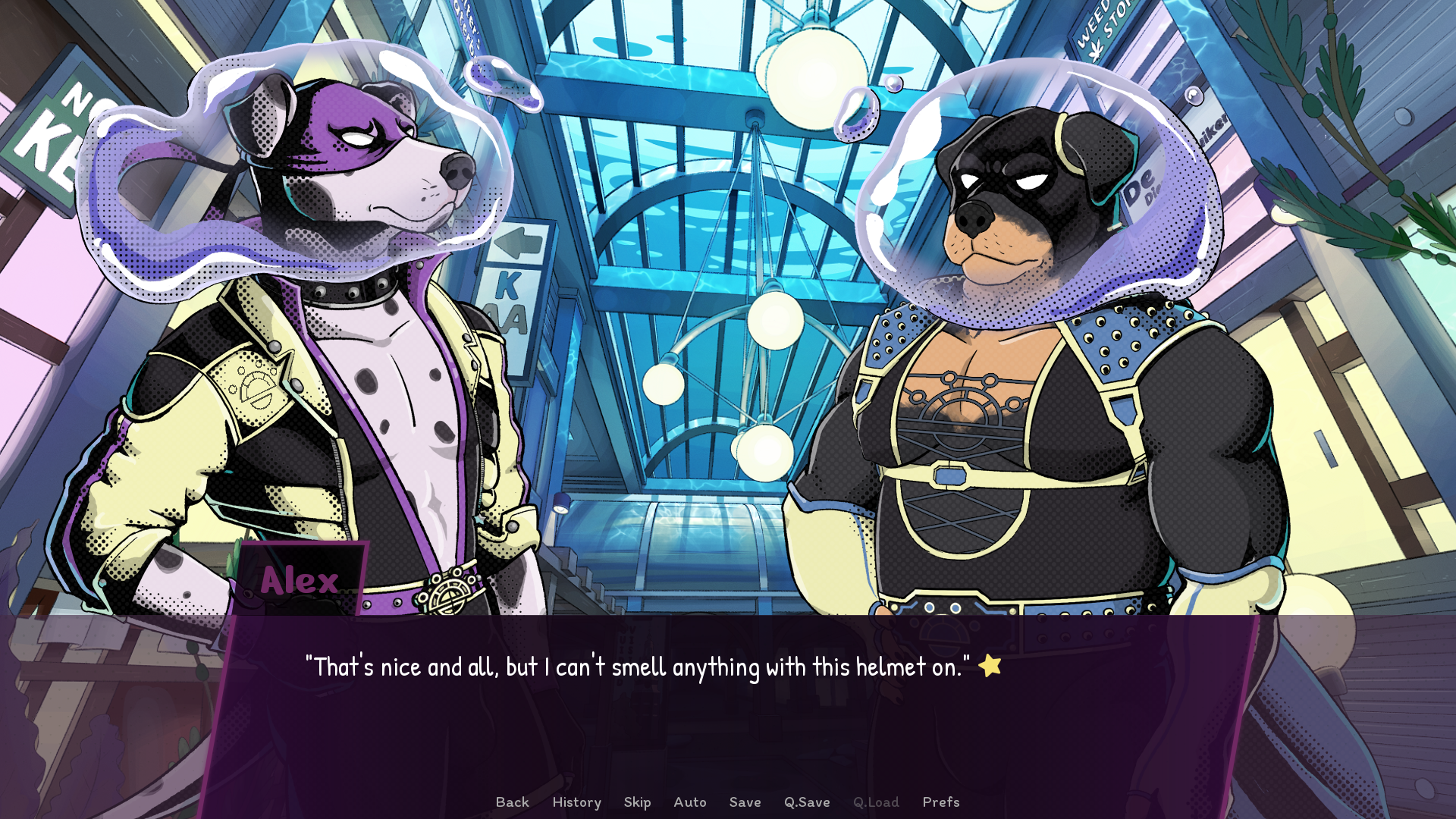Screen dimensions: 1456x819
Task: Quick save with Q.Save
Action: pyautogui.click(x=807, y=802)
